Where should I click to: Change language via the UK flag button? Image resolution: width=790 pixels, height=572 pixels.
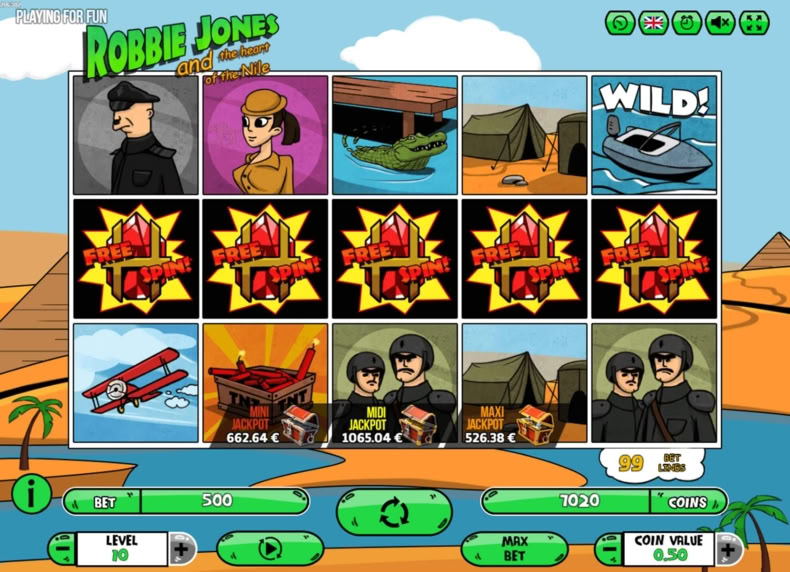654,22
